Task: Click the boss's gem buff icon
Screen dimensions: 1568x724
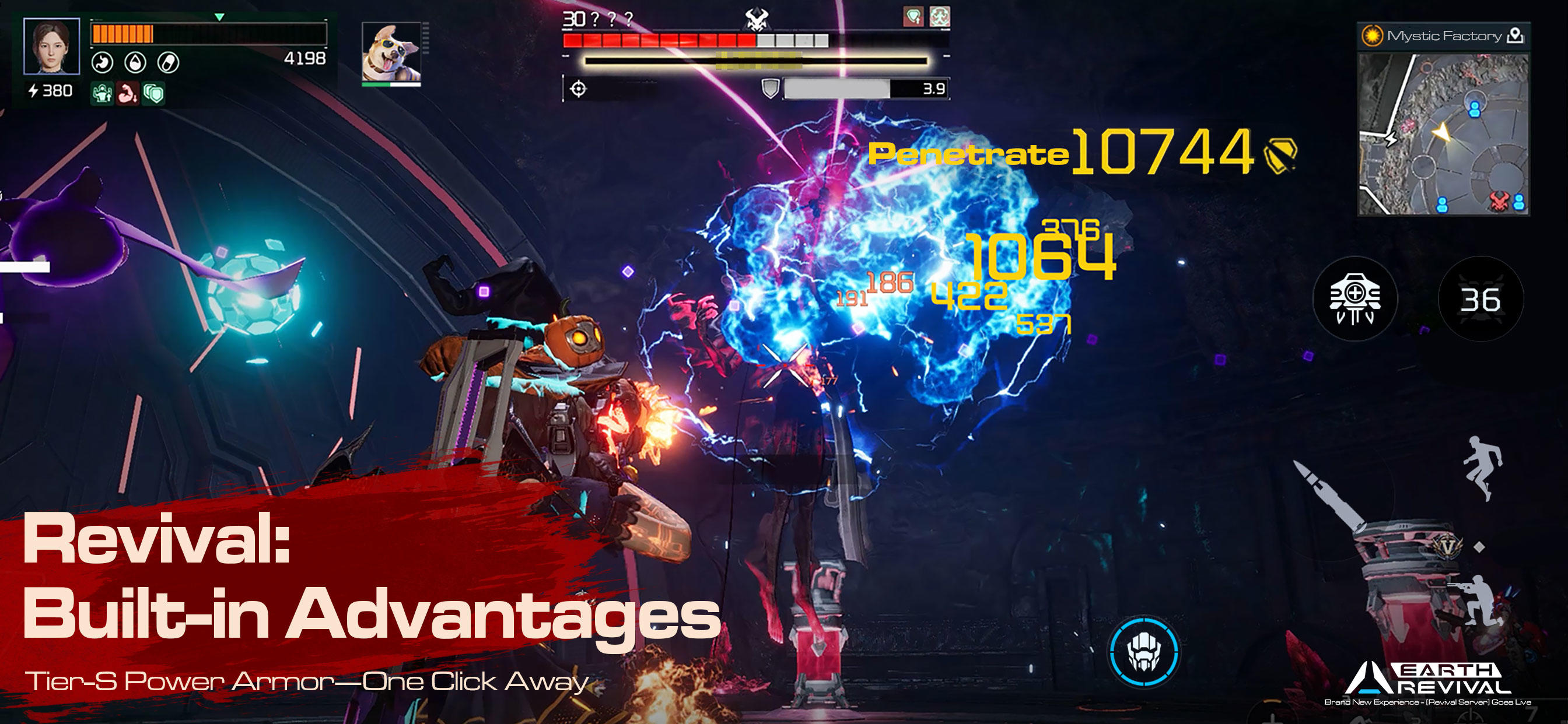Action: 914,17
